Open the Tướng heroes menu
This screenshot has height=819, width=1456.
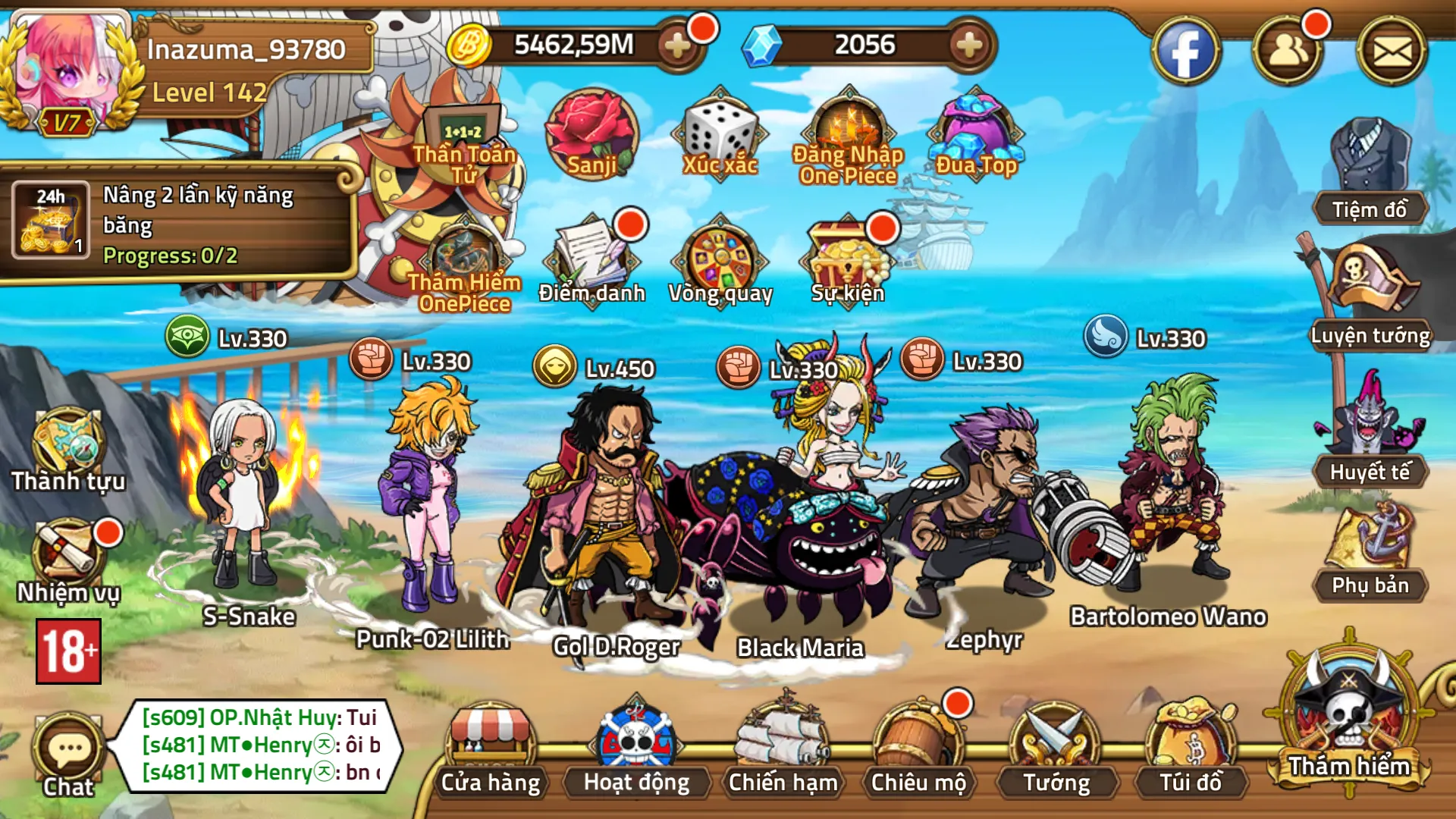(1056, 748)
